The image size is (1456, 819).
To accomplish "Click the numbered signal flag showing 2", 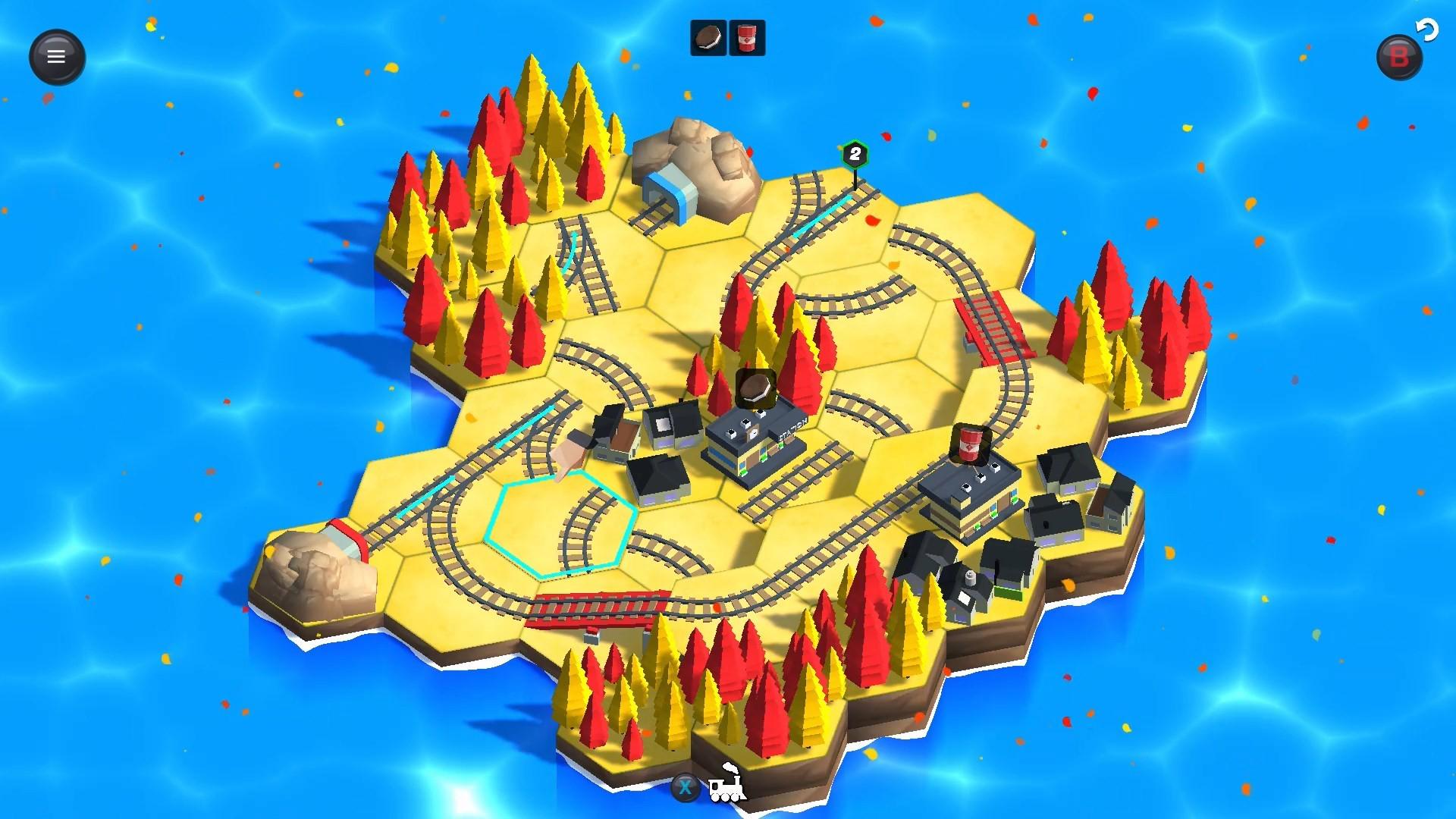I will click(854, 154).
